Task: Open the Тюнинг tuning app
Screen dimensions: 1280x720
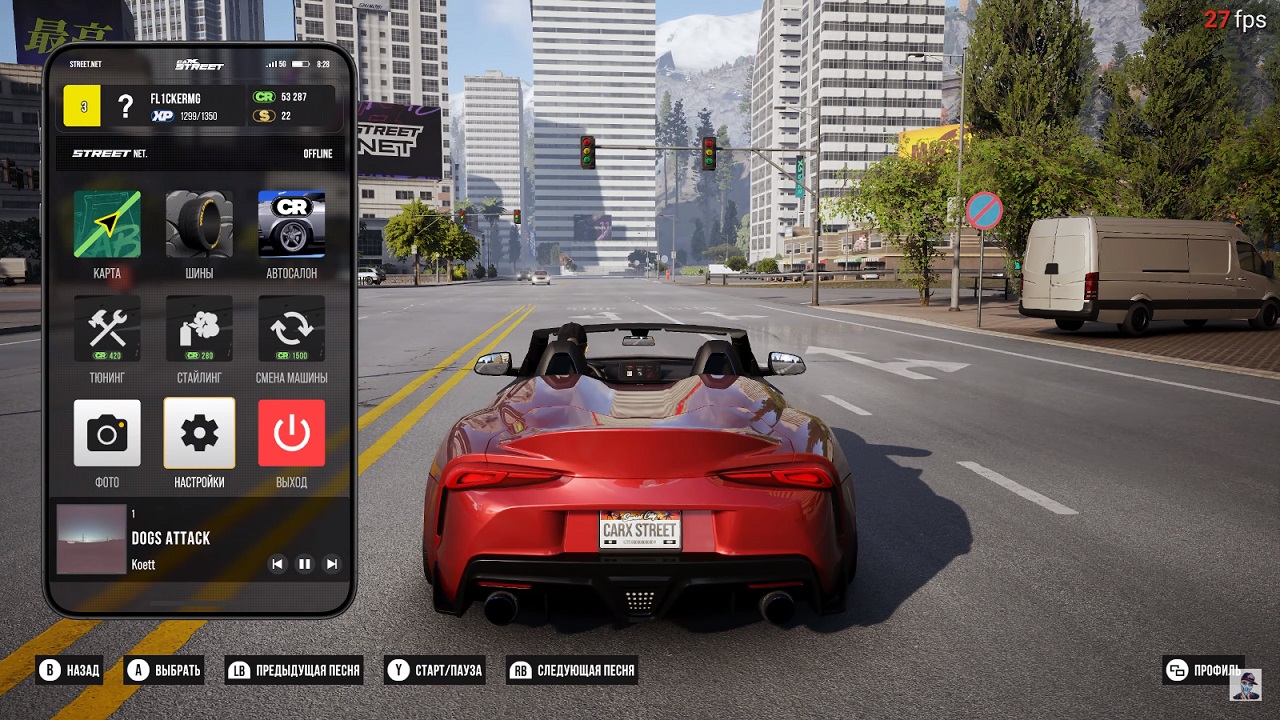Action: point(107,328)
